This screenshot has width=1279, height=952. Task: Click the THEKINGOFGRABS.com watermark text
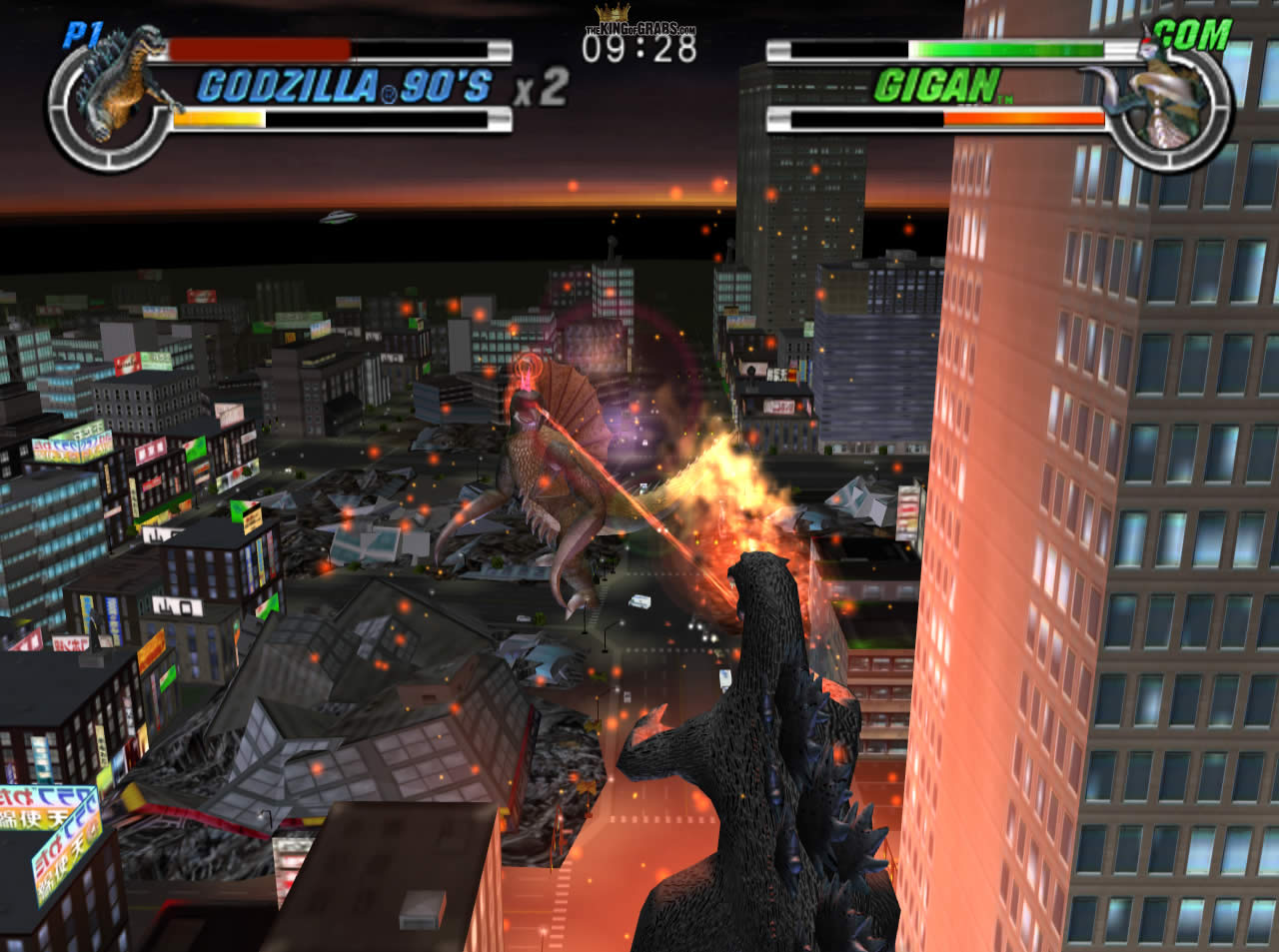coord(638,28)
